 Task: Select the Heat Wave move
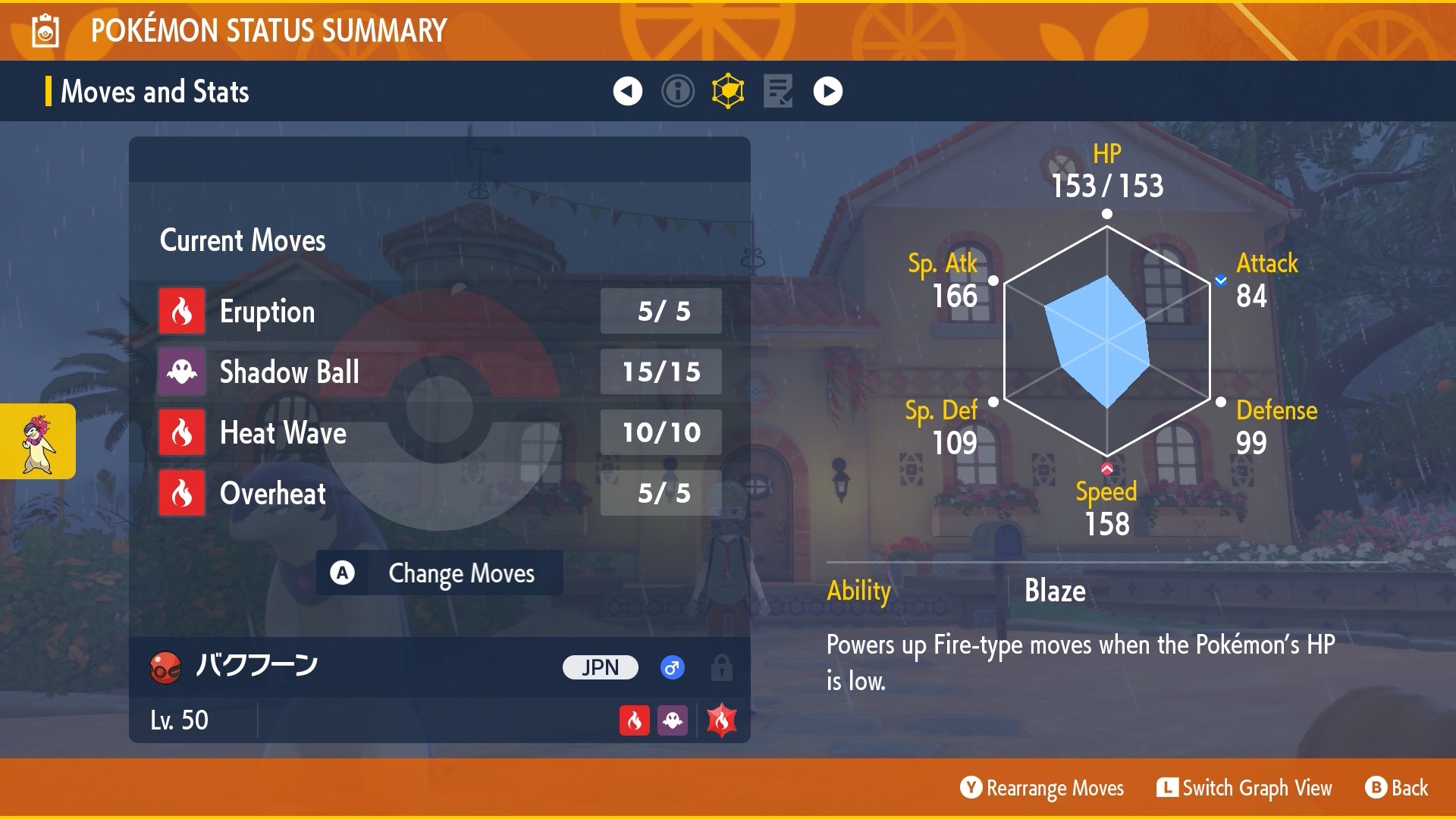tap(438, 432)
